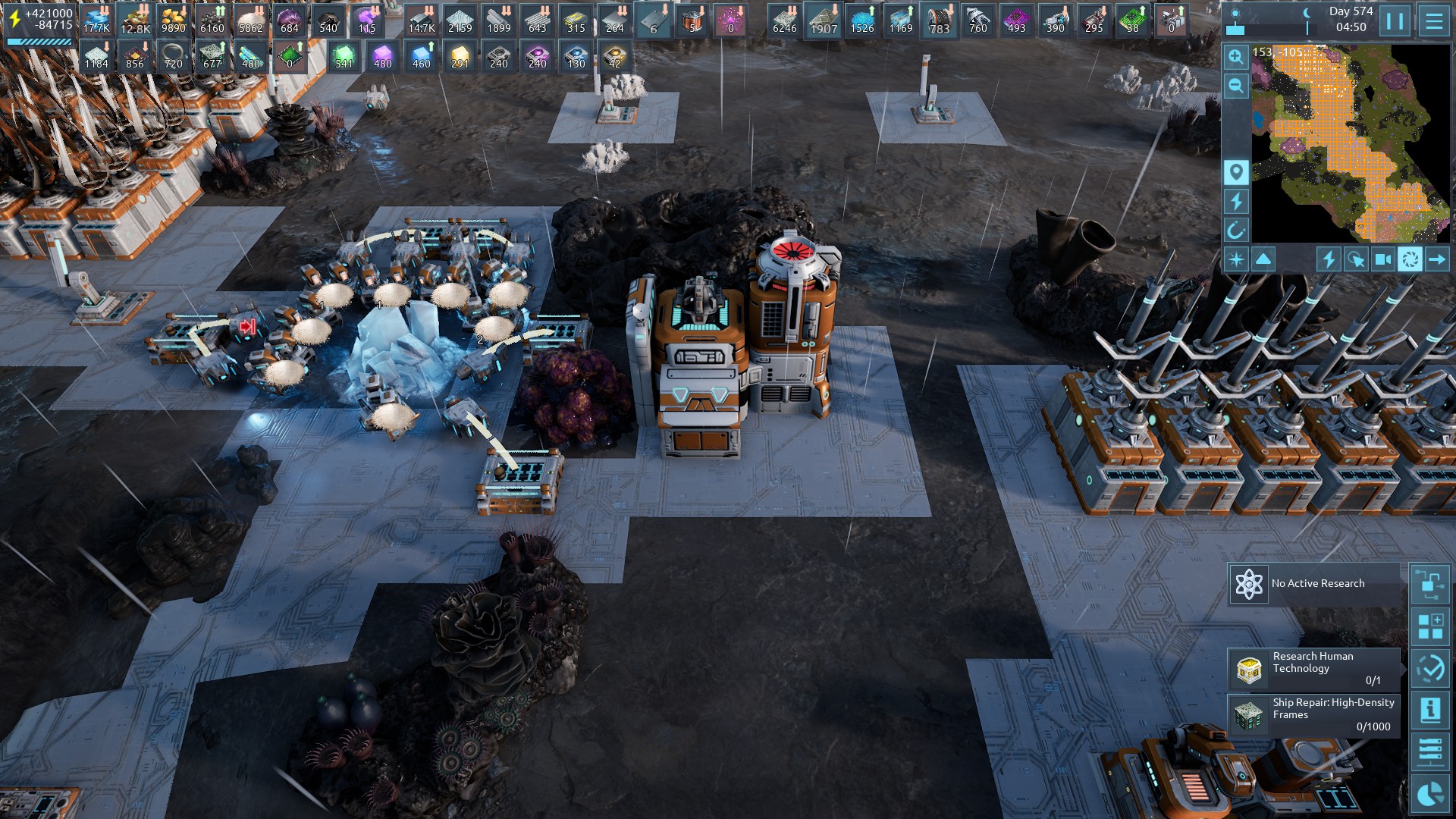Toggle the magnet icon beside the minimap
The width and height of the screenshot is (1456, 819).
point(1236,230)
